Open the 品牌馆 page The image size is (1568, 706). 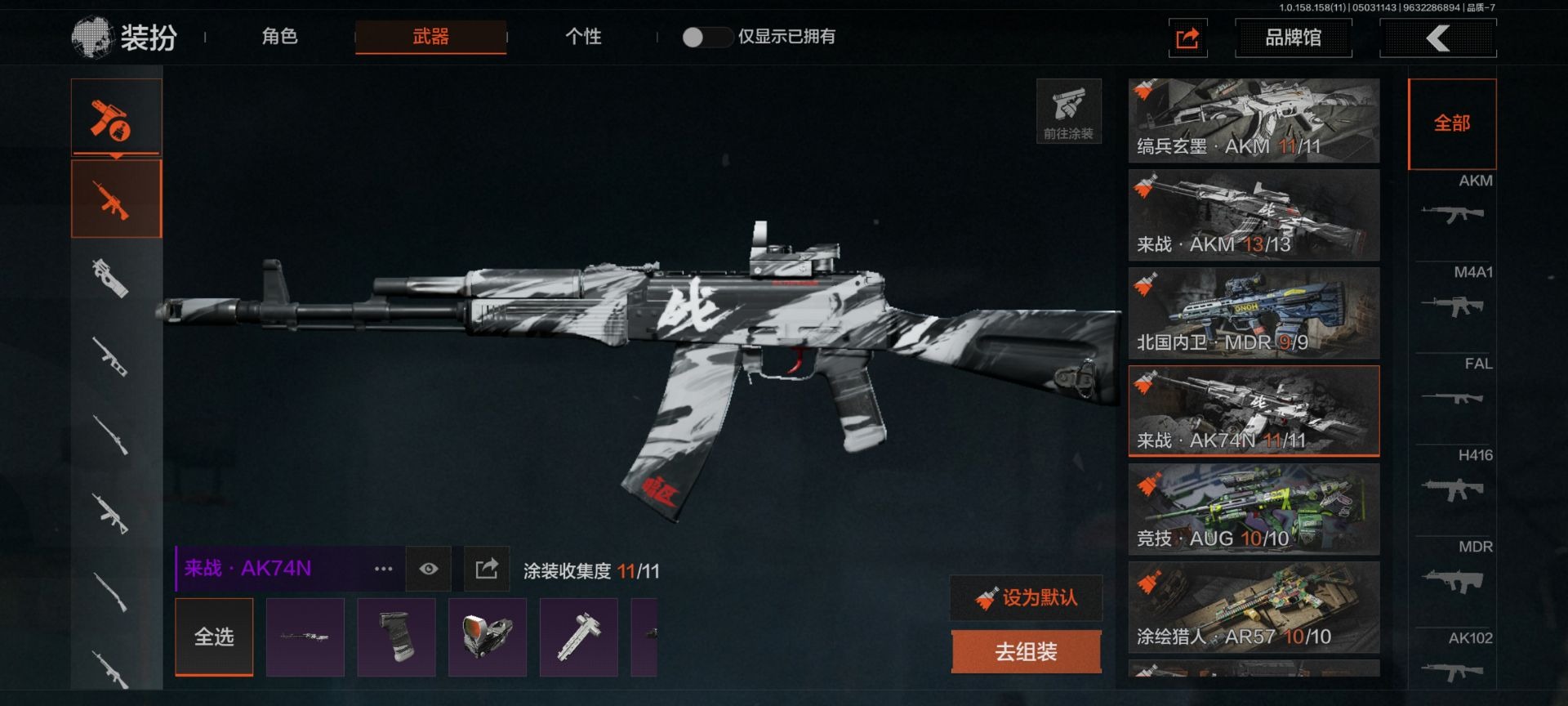click(x=1293, y=38)
